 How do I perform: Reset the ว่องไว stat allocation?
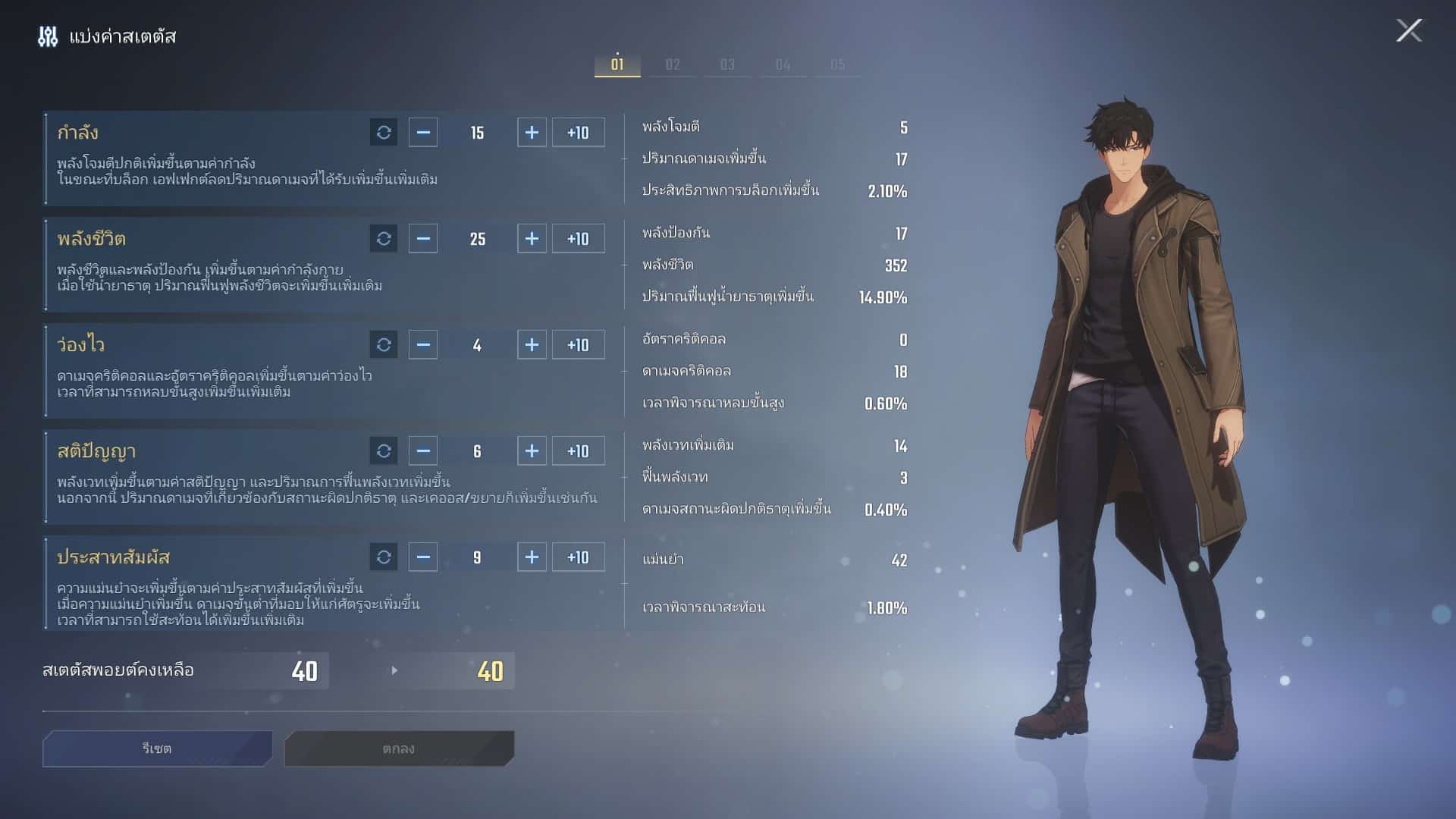click(384, 345)
